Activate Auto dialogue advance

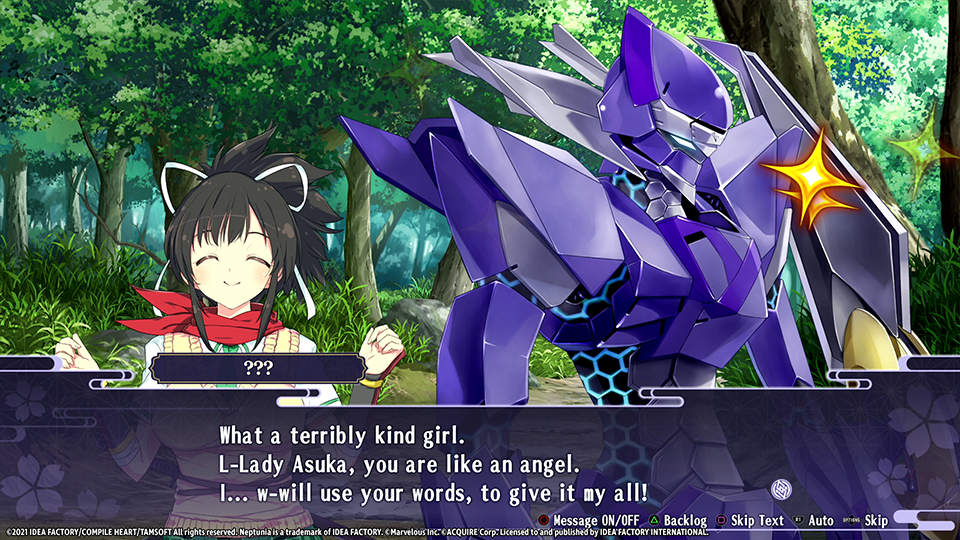[x=815, y=520]
